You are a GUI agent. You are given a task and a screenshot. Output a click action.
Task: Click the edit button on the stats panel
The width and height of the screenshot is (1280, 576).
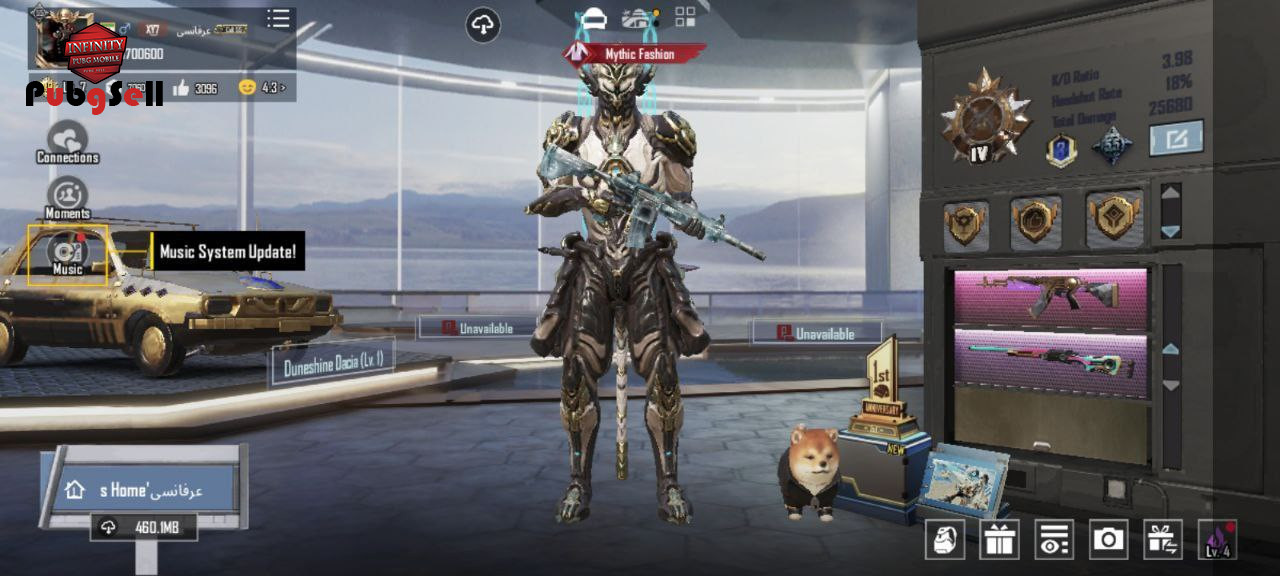(1176, 138)
